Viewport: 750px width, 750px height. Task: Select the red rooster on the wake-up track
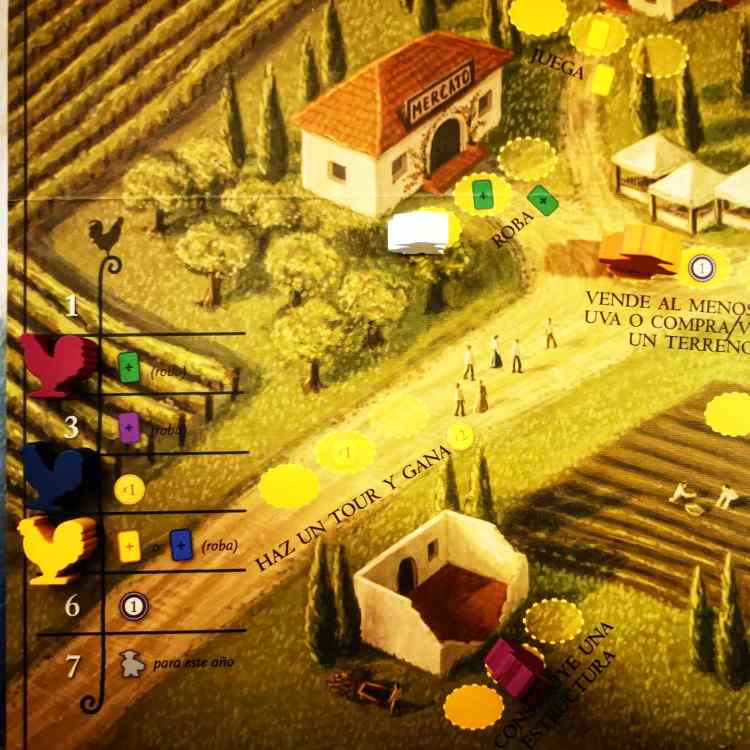tap(59, 365)
